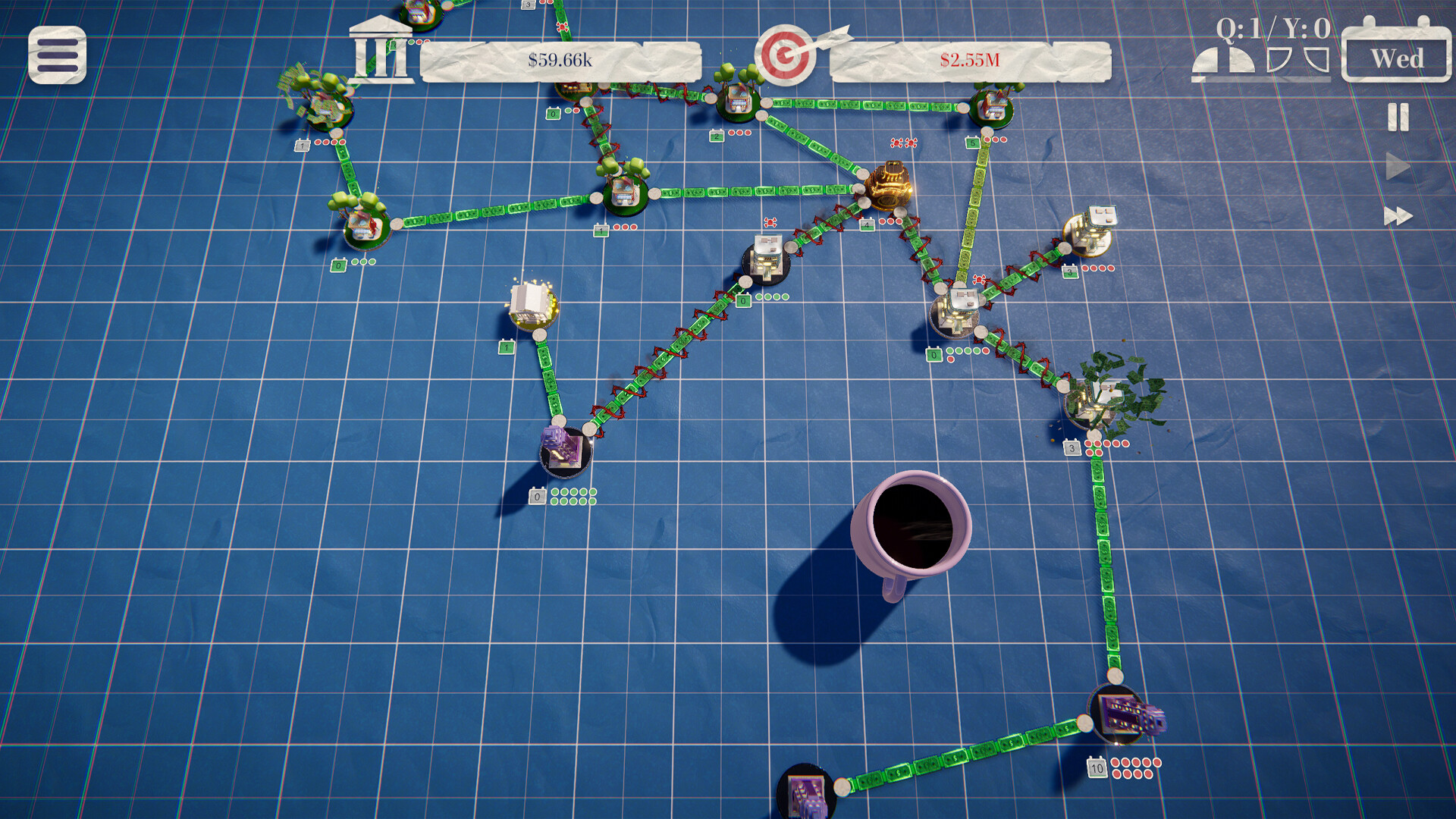Click the collapsing building with flying money
1456x819 pixels.
coord(1096,398)
